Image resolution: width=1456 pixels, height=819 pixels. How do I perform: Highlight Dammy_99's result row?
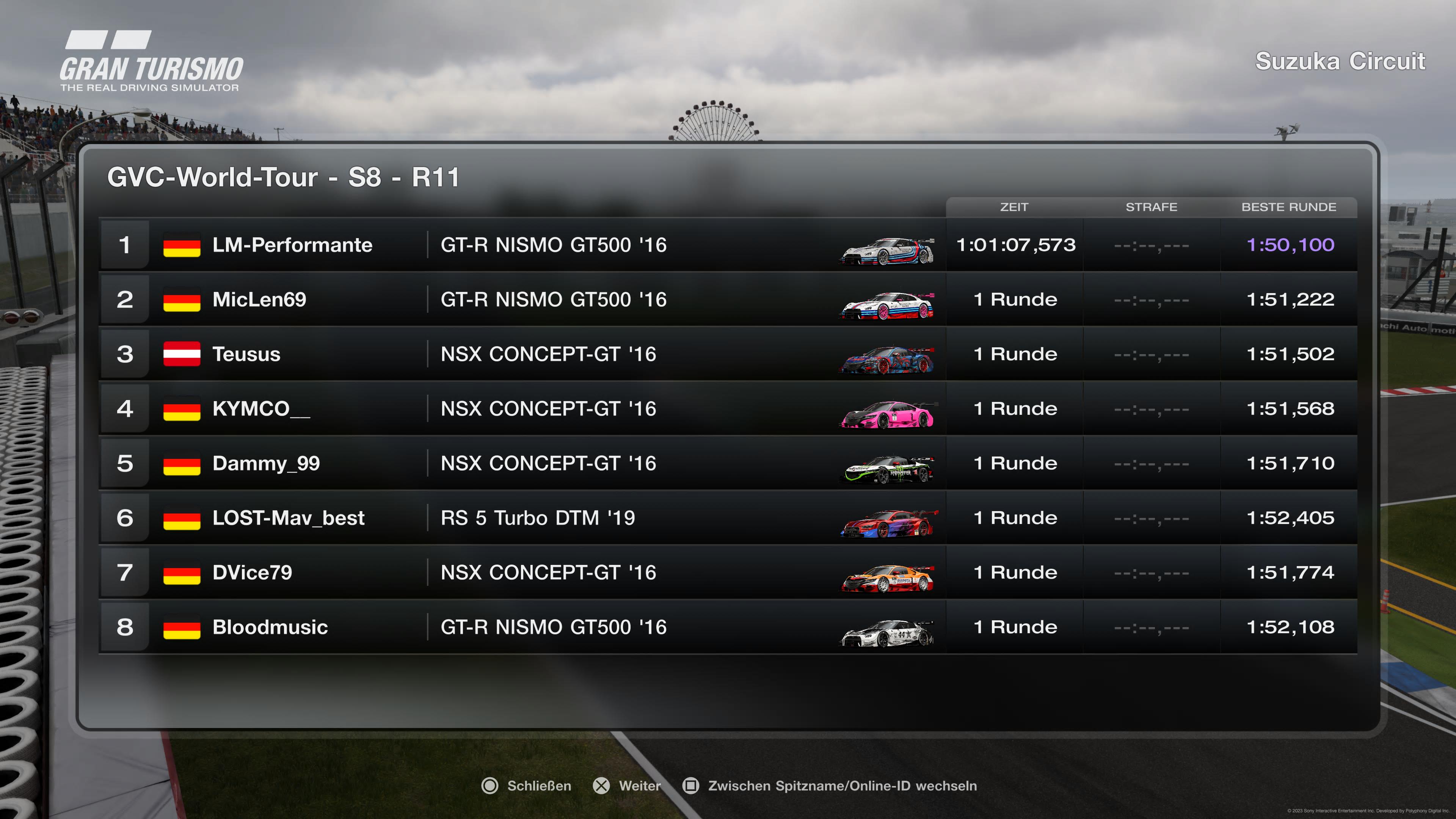click(728, 463)
